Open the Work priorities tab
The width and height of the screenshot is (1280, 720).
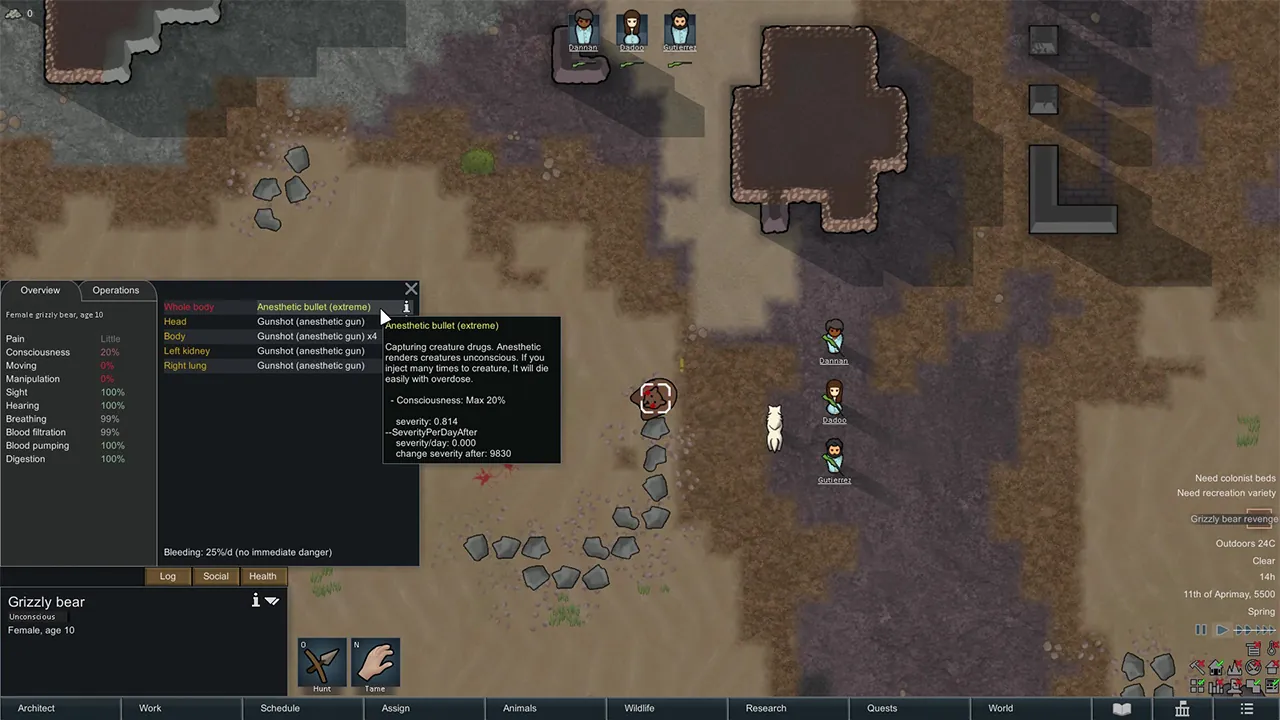pos(150,708)
